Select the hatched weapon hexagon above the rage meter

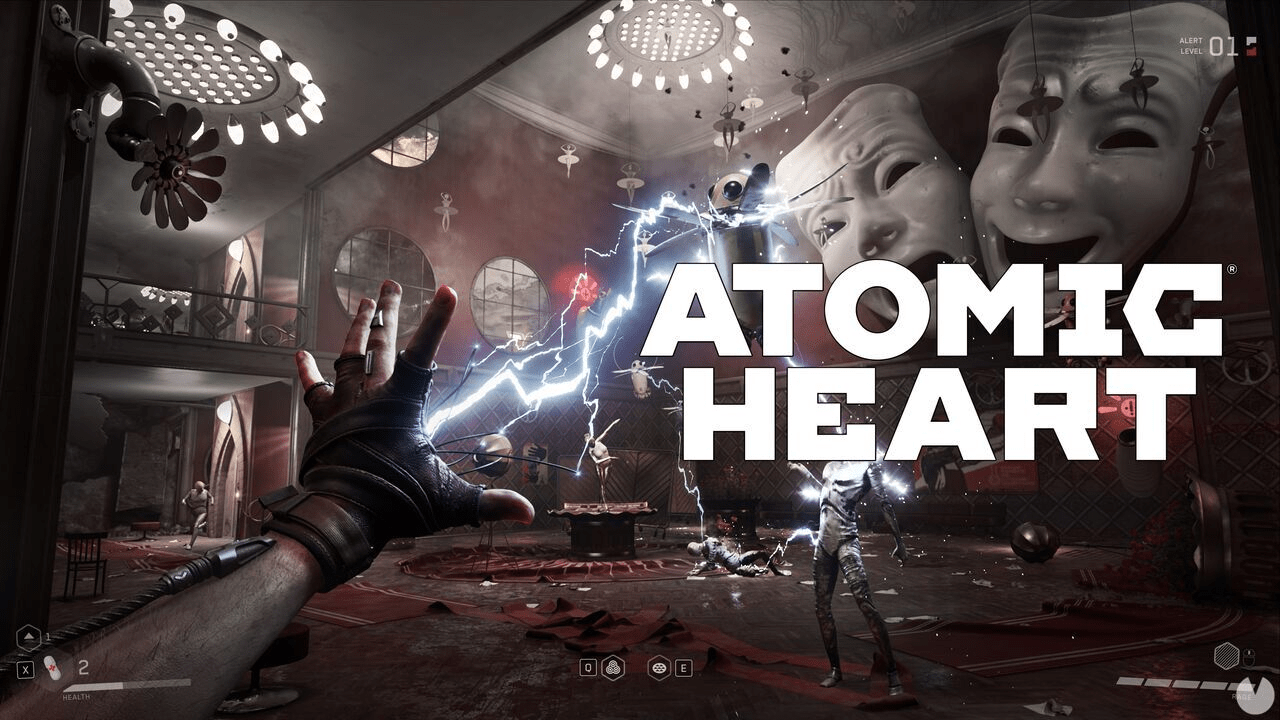(x=1226, y=655)
